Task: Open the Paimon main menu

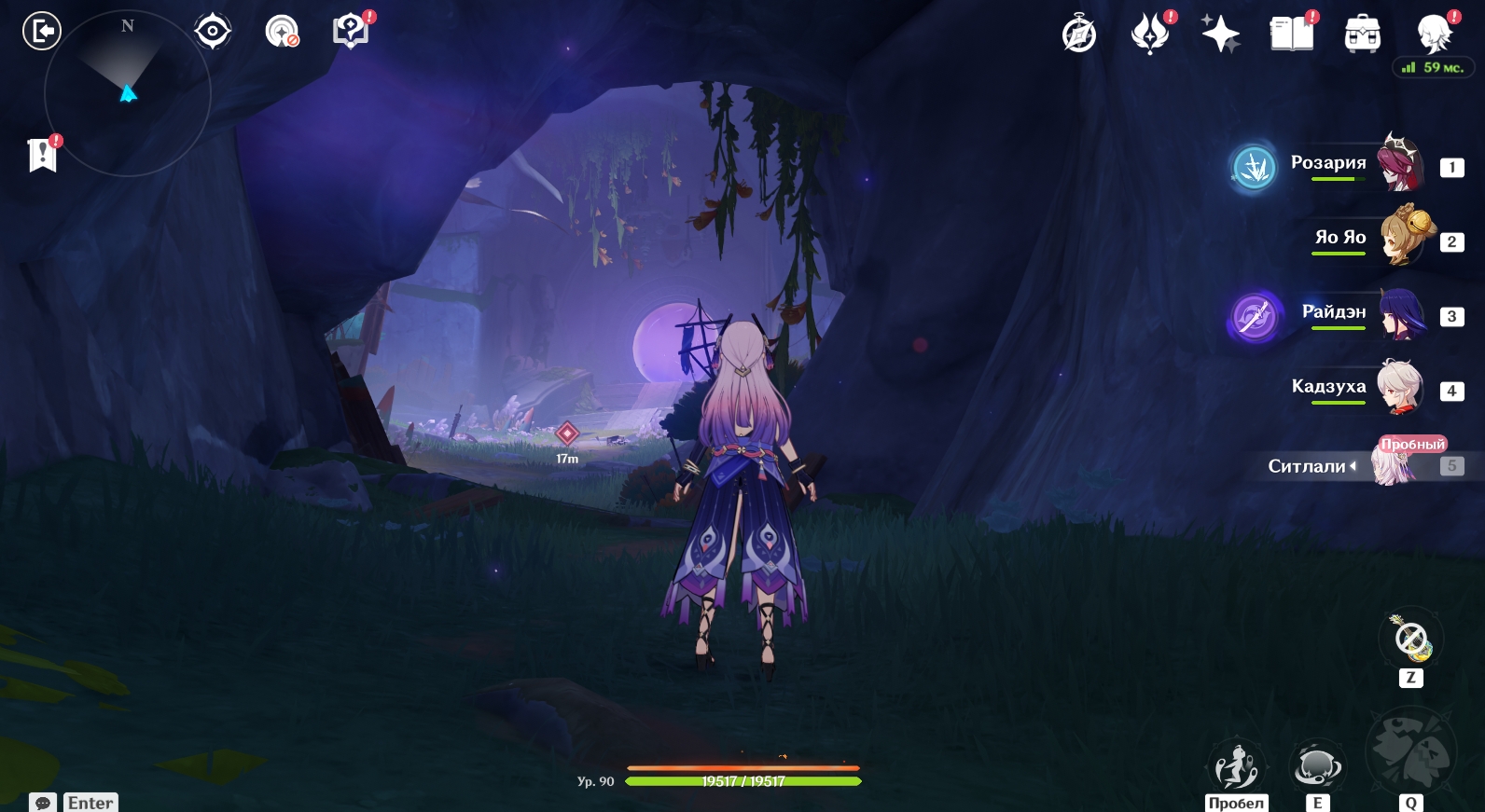Action: point(1434,34)
